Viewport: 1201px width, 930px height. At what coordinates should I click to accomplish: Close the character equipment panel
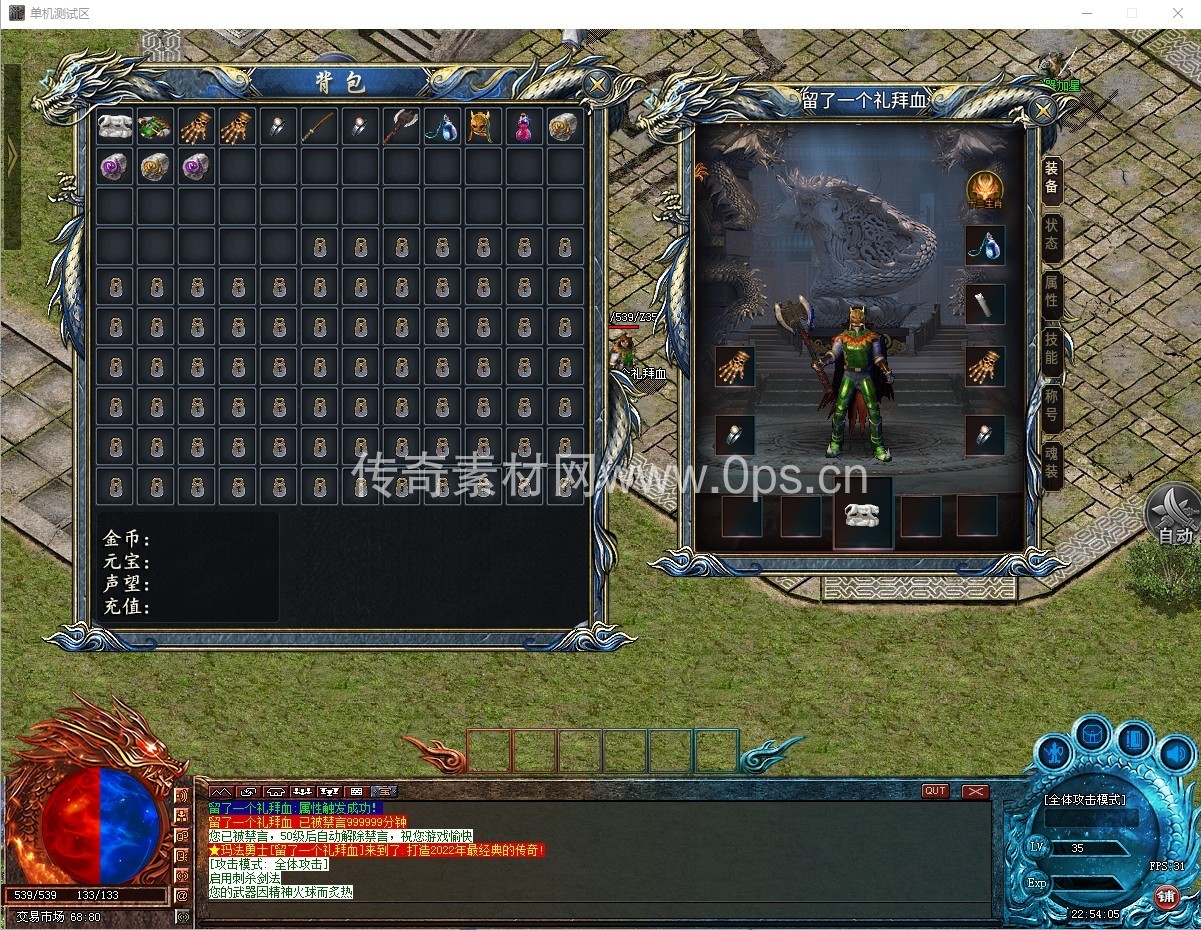[1042, 110]
